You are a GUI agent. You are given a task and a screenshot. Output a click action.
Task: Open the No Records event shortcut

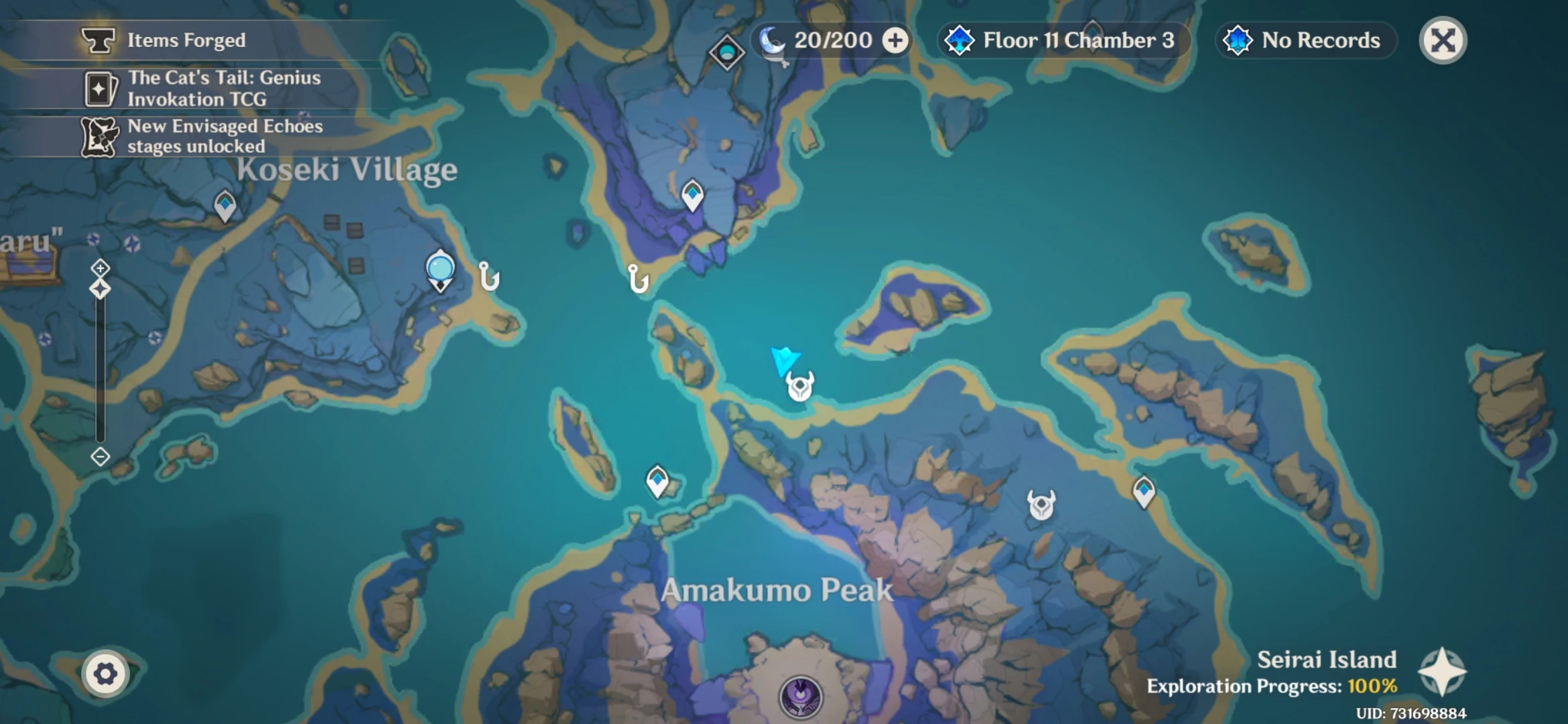1305,40
